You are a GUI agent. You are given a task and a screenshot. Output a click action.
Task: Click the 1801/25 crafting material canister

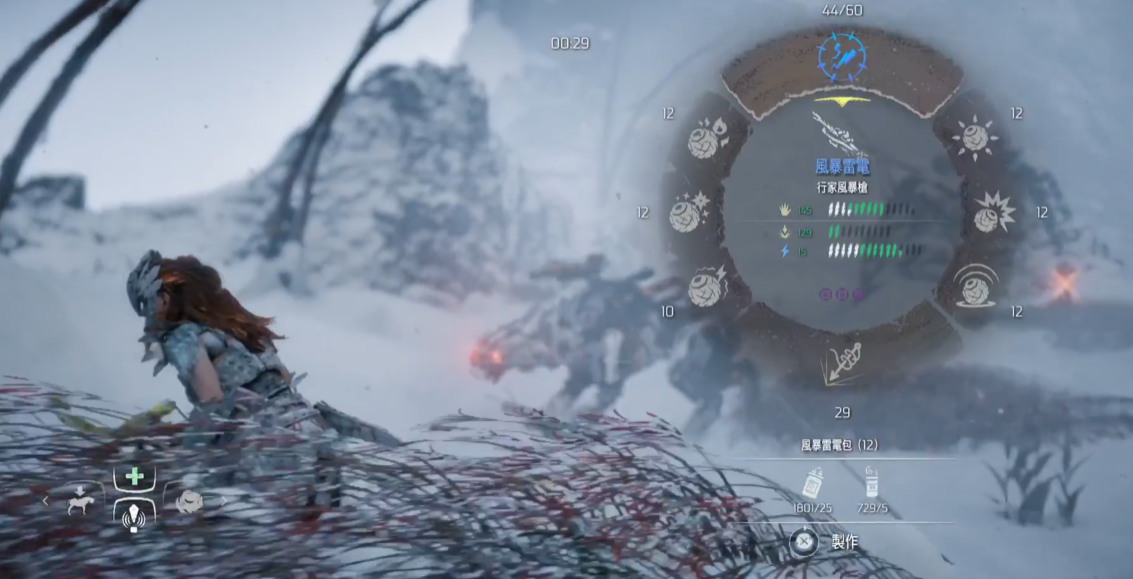(812, 484)
